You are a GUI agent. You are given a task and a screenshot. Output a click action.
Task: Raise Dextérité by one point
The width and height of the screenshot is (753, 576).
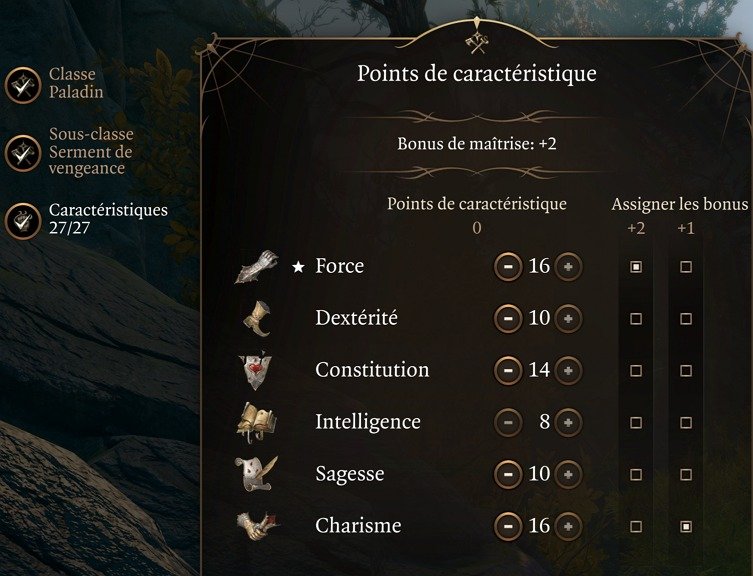click(x=568, y=319)
